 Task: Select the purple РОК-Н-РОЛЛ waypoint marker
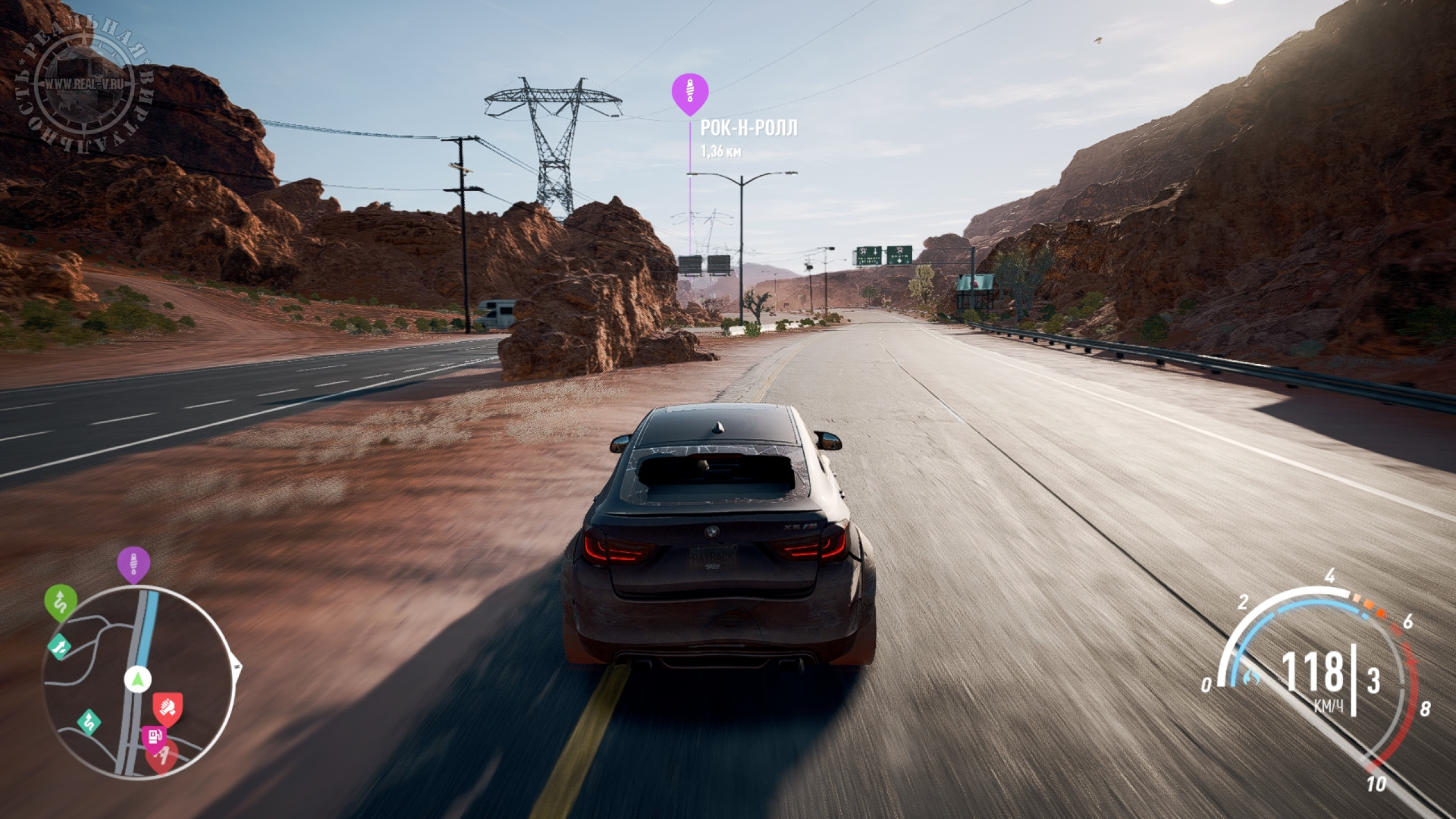690,99
